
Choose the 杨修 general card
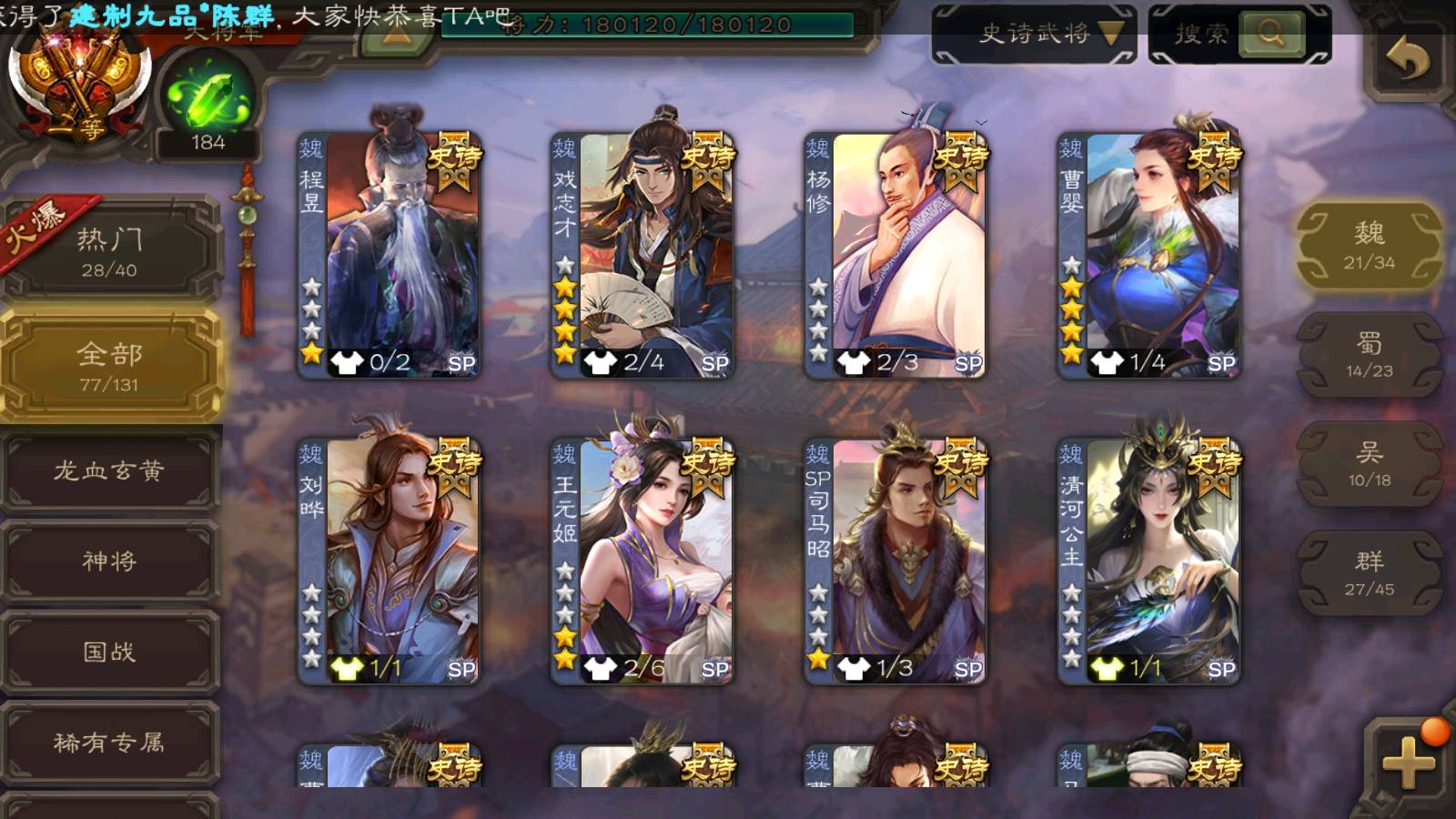895,255
